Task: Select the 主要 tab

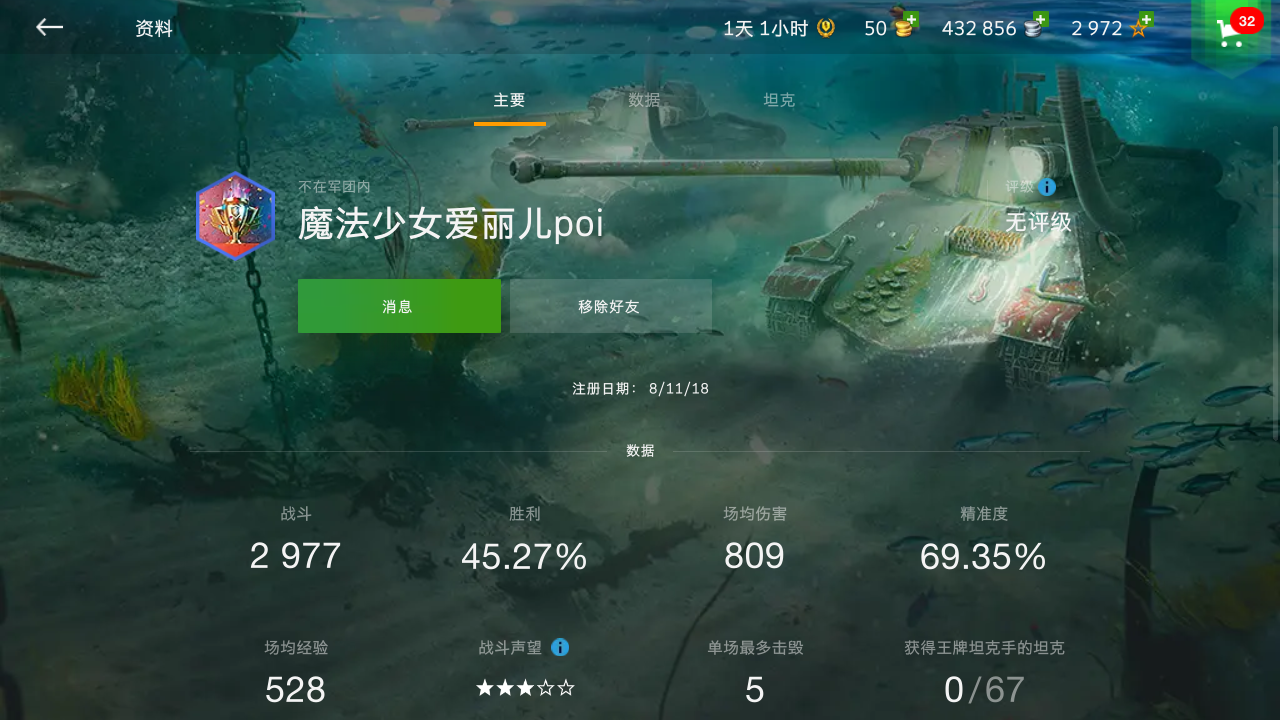Action: coord(511,100)
